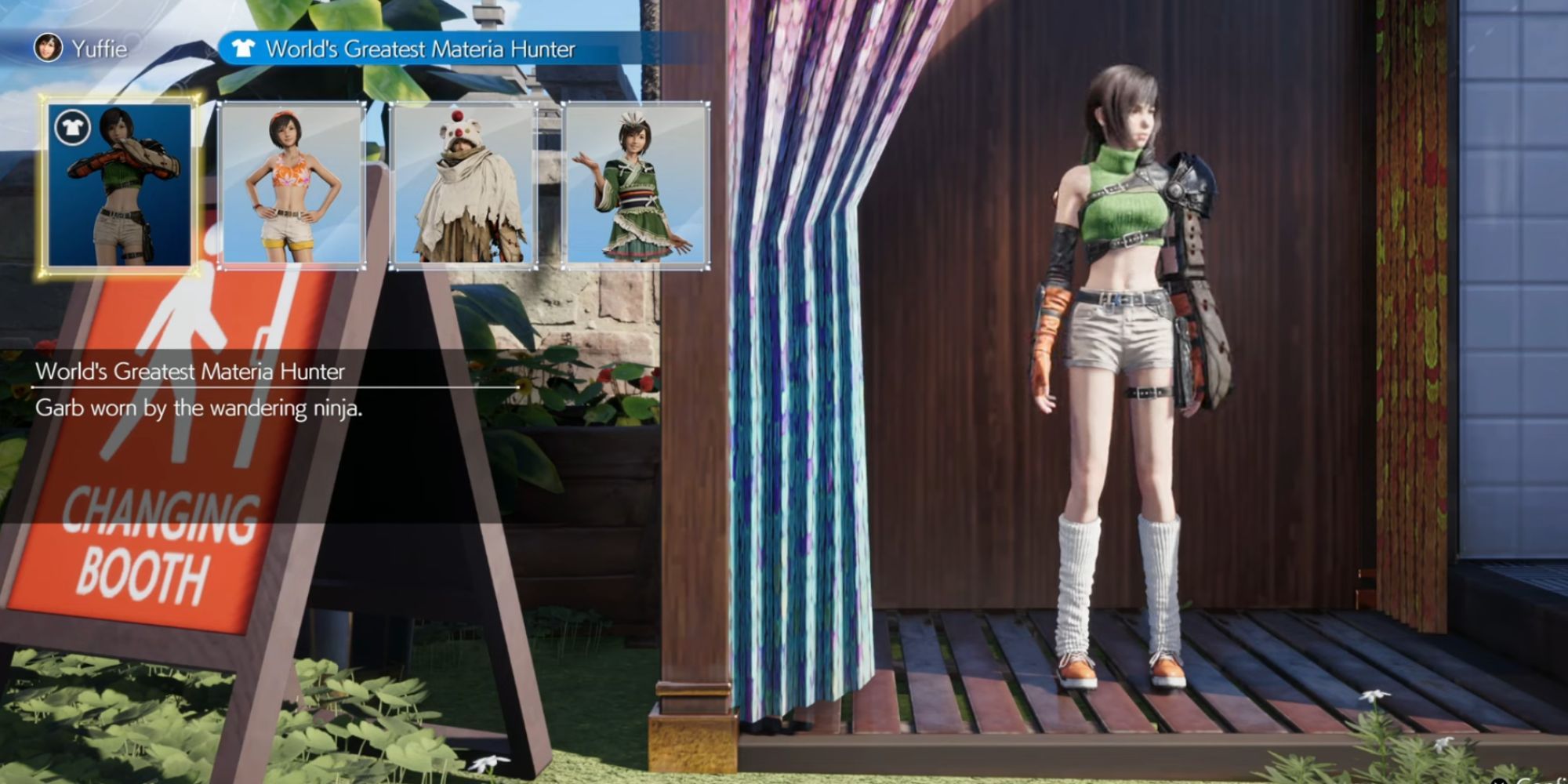The height and width of the screenshot is (784, 1568).
Task: Toggle the moogle hood costume selection
Action: pyautogui.click(x=464, y=186)
